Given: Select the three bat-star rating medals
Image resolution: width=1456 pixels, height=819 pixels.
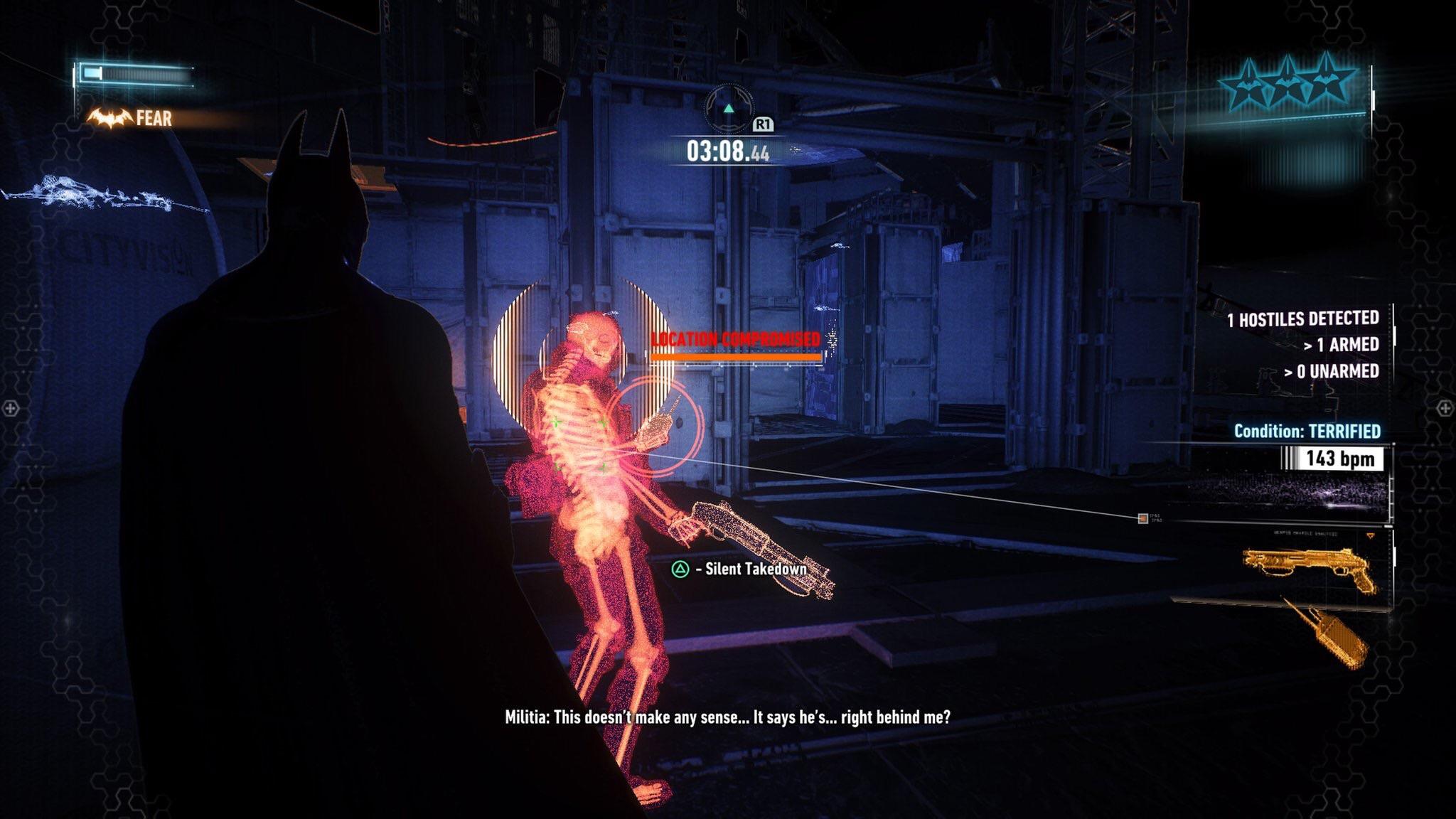Looking at the screenshot, I should (1288, 83).
